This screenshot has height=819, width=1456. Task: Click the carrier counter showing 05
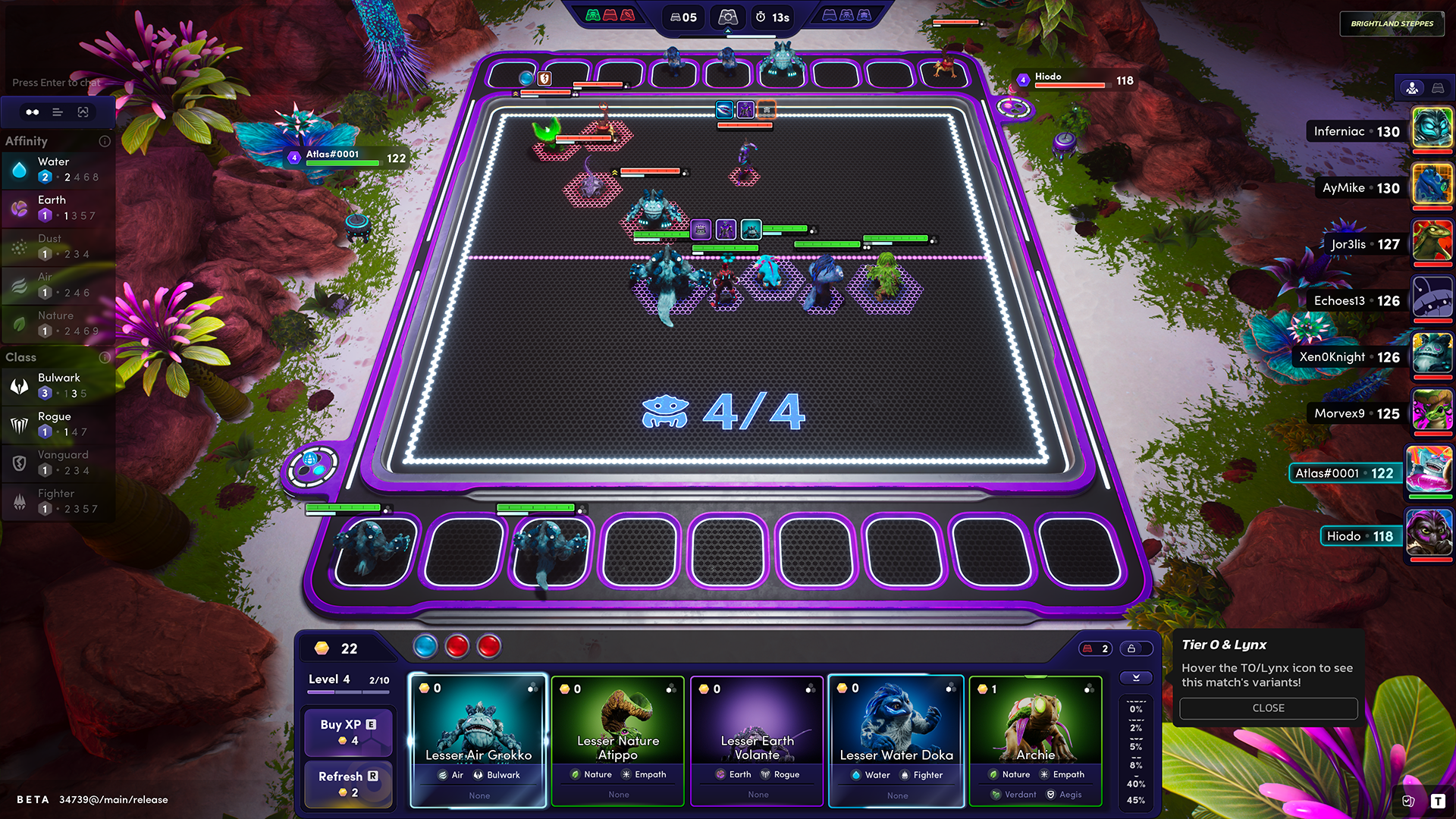(683, 17)
